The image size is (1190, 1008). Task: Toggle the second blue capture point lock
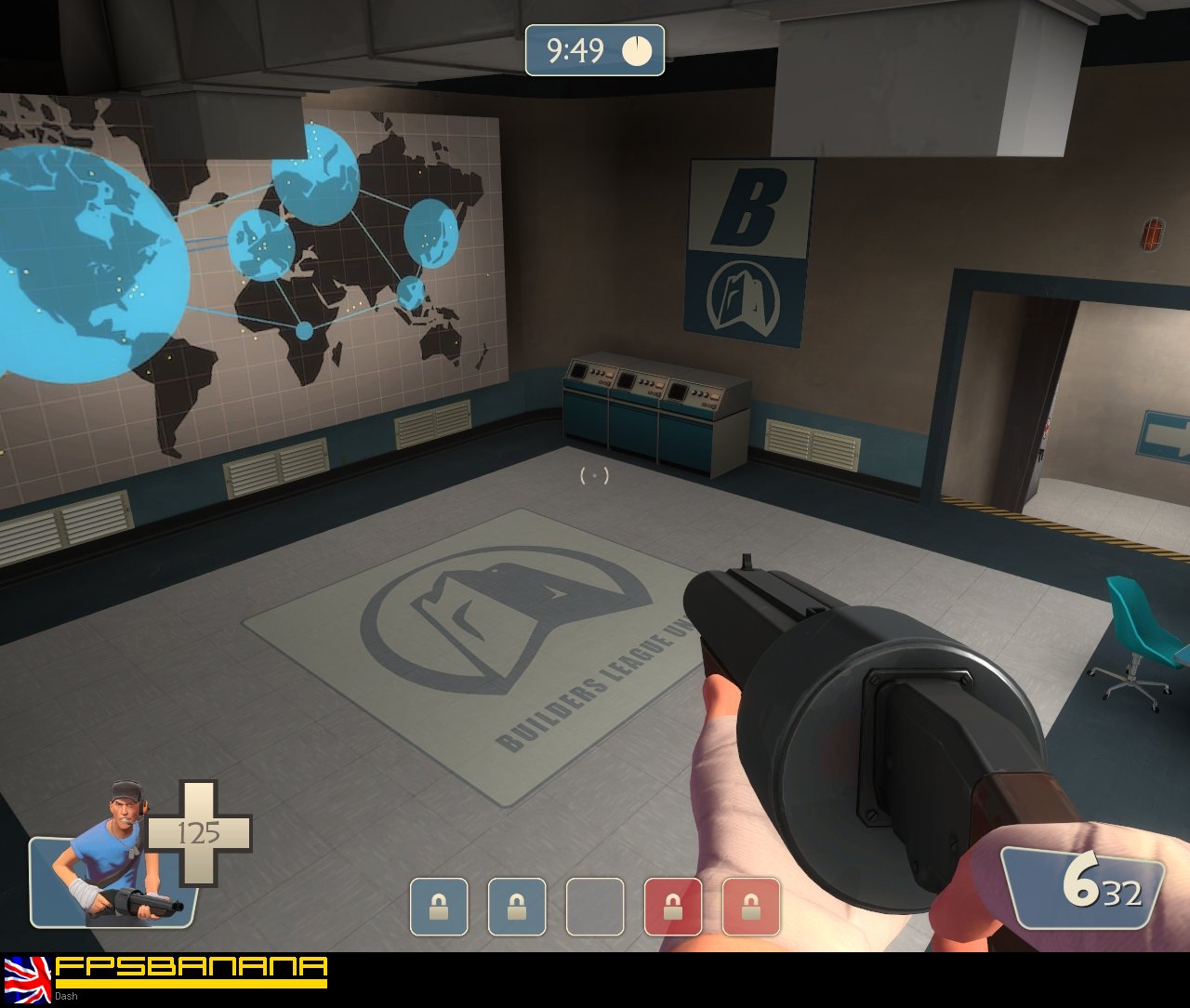coord(515,908)
